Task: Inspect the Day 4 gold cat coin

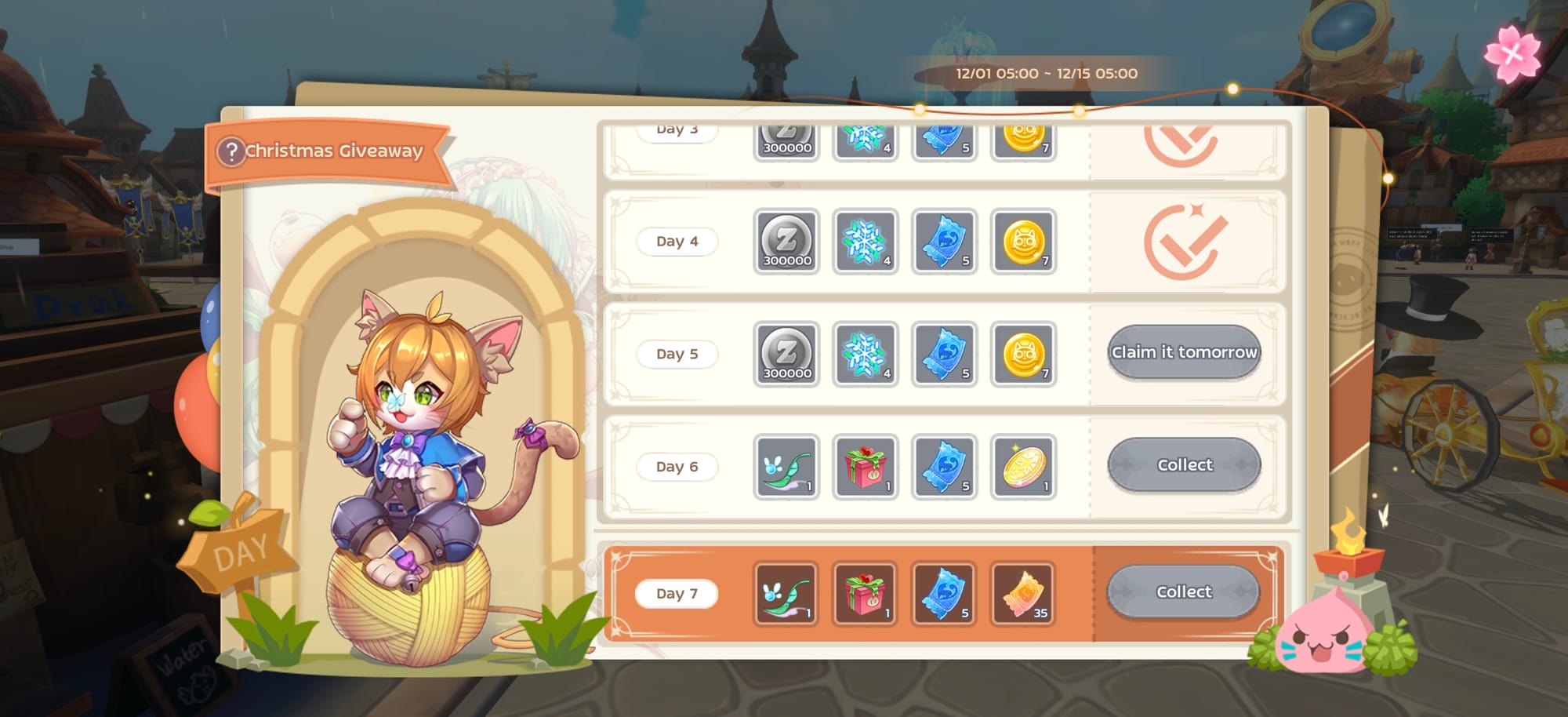Action: (x=1023, y=242)
